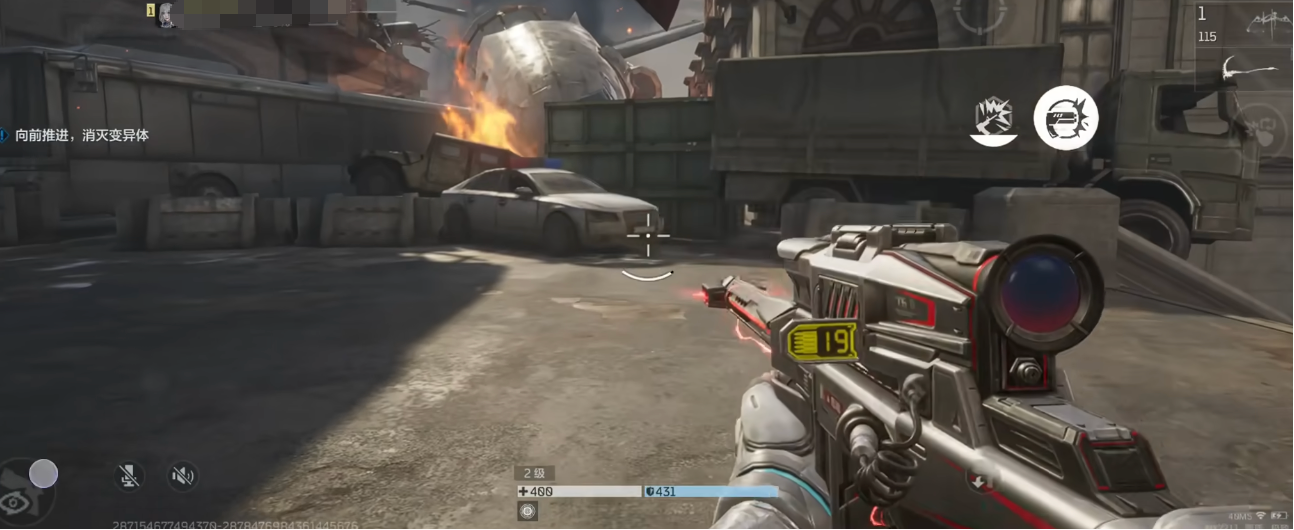Toggle the muted speaker icon
1294x530 pixels.
[x=181, y=476]
